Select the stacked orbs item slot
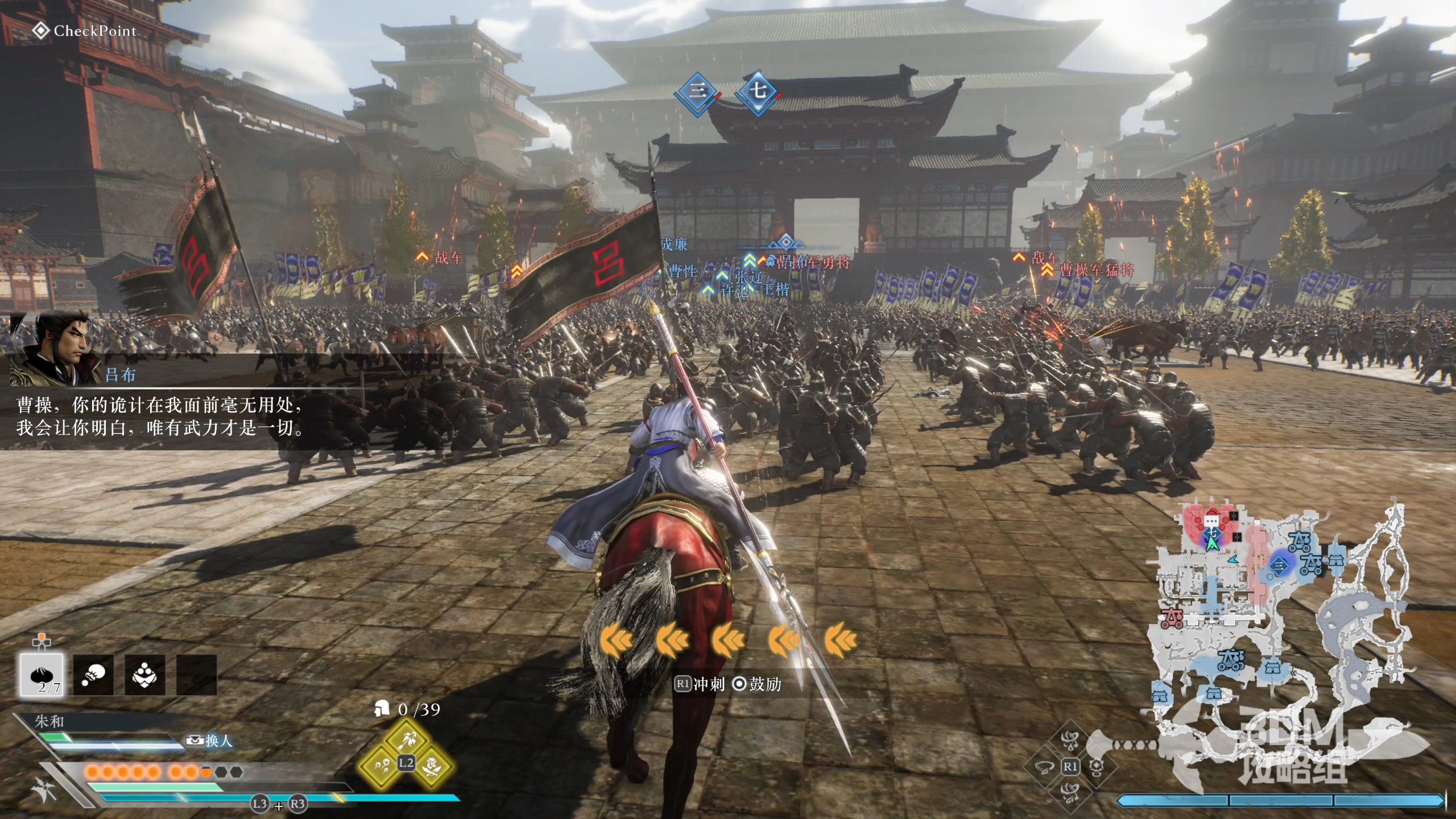Image resolution: width=1456 pixels, height=819 pixels. pyautogui.click(x=144, y=675)
